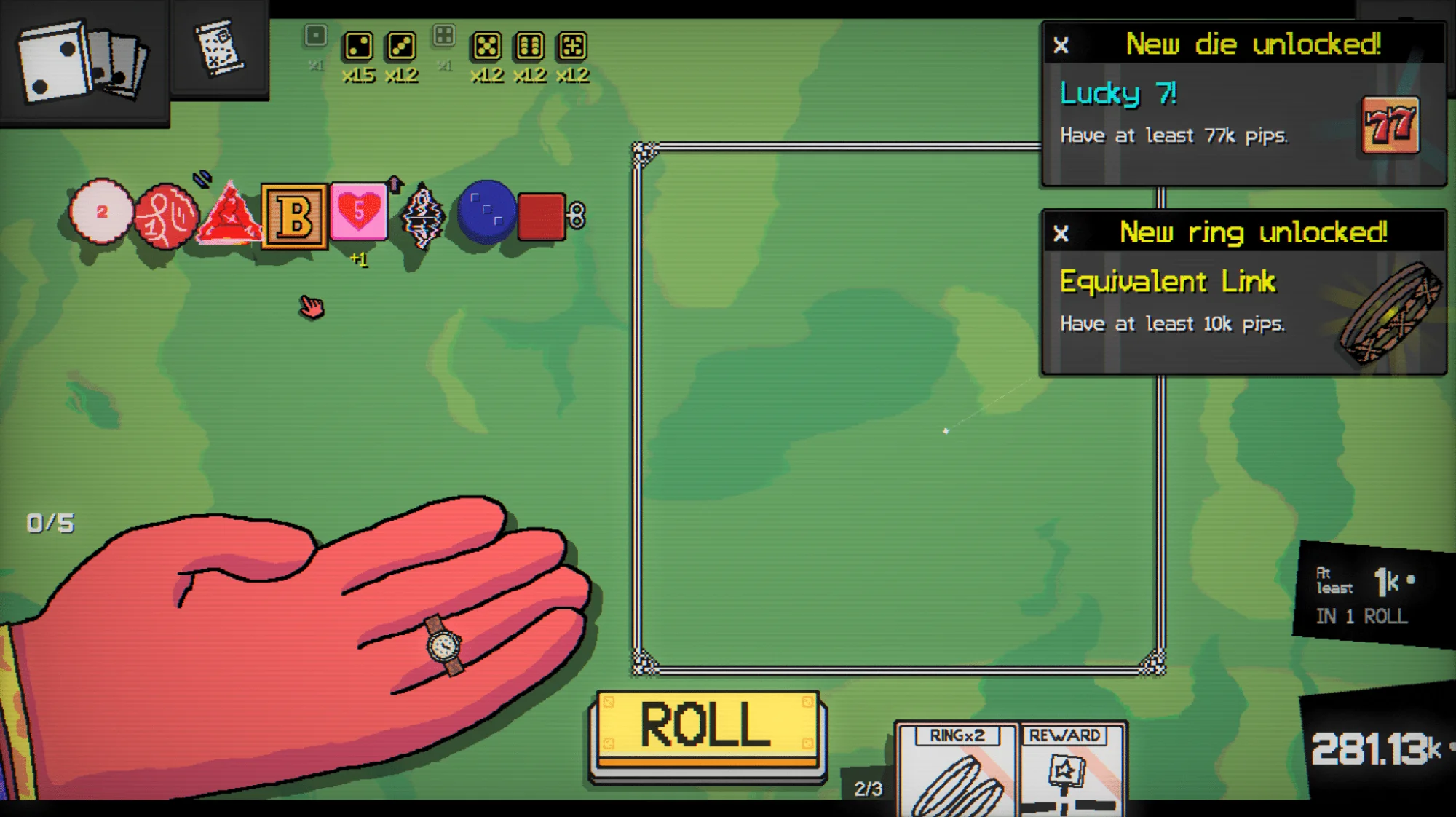Screen dimensions: 1456x817
Task: Choose the blue sphere die
Action: pos(486,213)
